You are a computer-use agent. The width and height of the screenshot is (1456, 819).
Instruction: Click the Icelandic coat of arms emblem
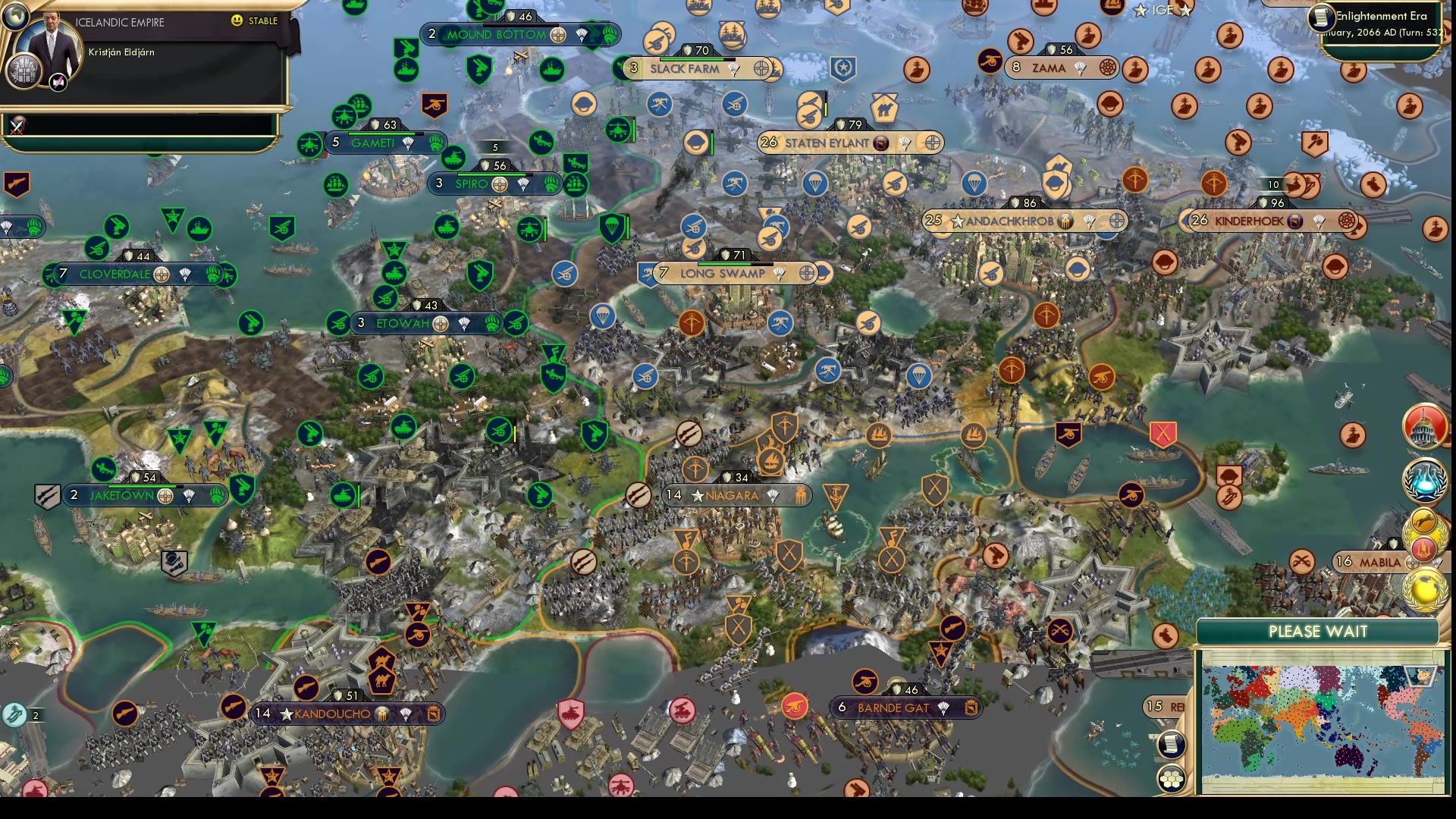coord(24,72)
